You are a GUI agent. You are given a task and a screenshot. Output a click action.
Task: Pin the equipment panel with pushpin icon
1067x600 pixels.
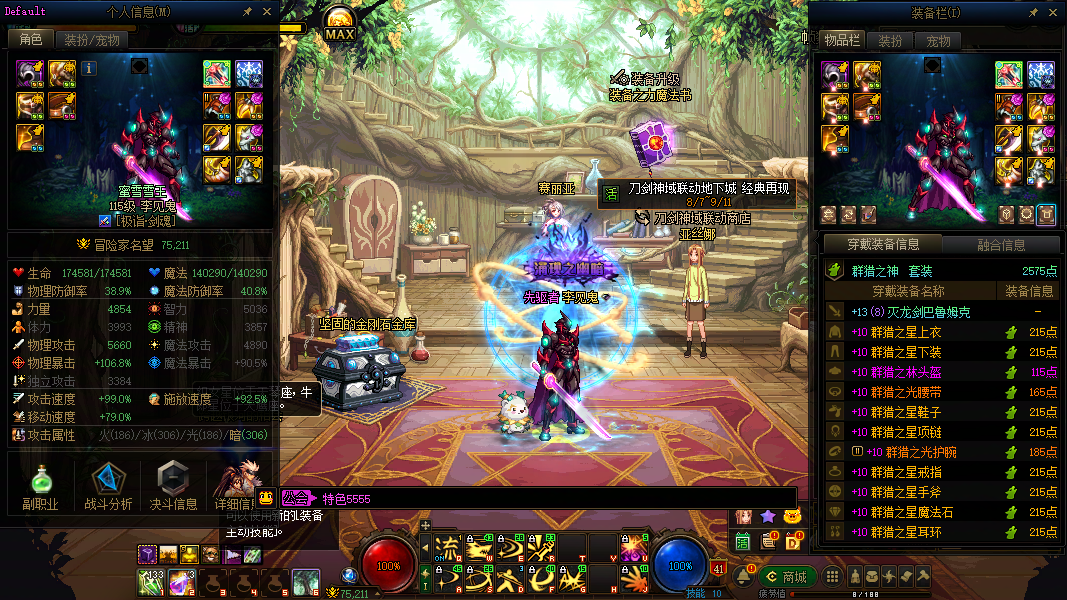click(1034, 11)
